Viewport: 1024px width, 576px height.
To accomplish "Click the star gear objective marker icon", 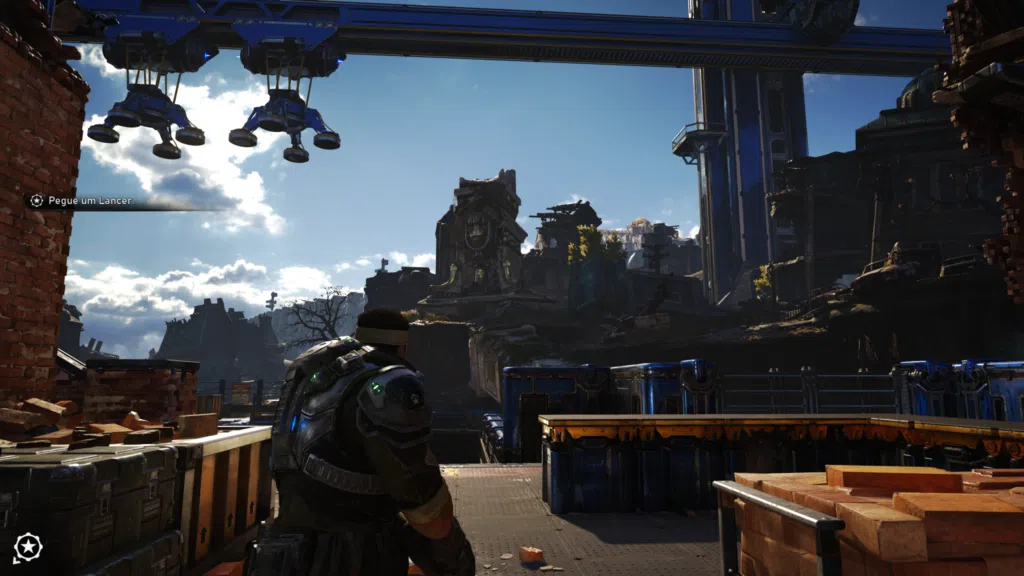I will point(27,546).
